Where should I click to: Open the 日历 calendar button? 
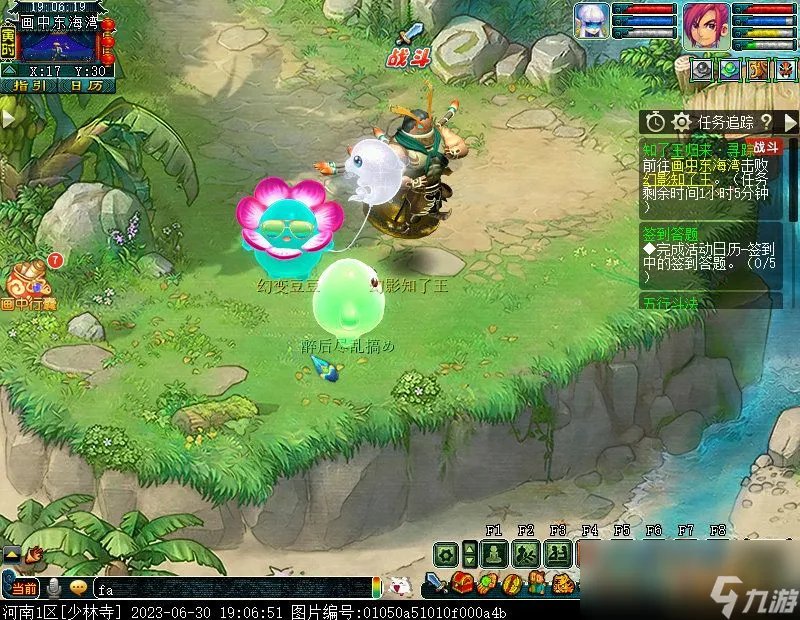click(x=87, y=86)
